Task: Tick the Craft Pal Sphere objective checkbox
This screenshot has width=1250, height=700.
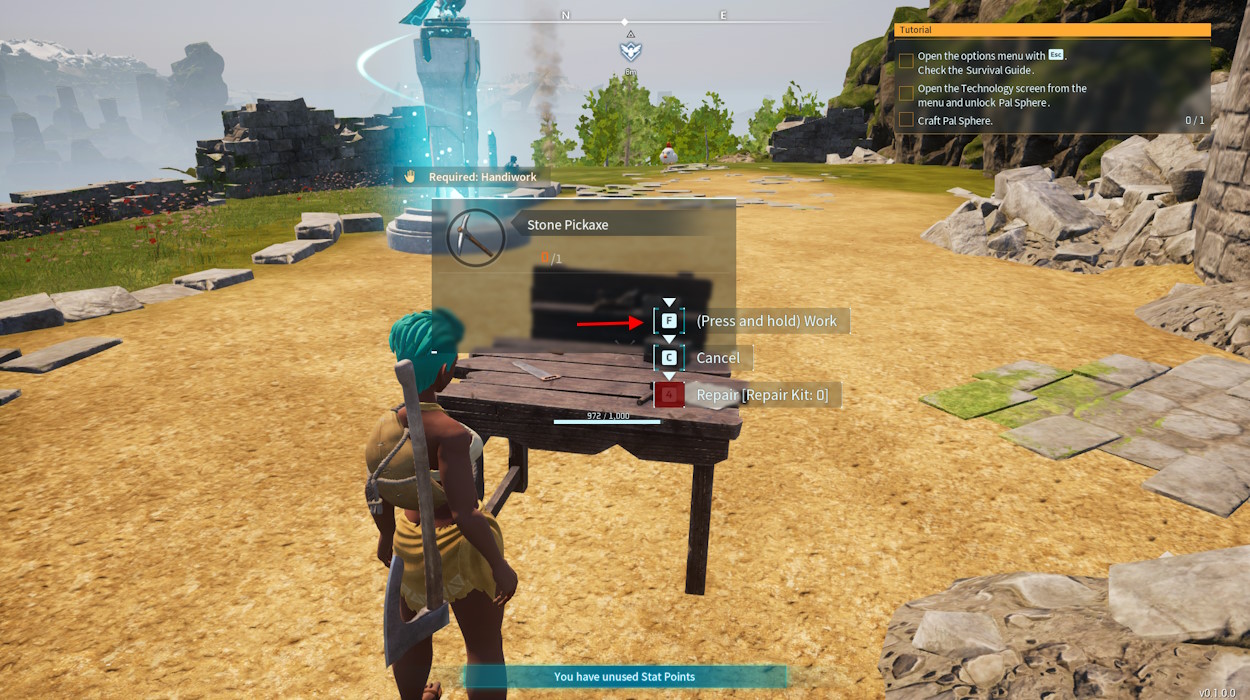Action: click(x=906, y=120)
